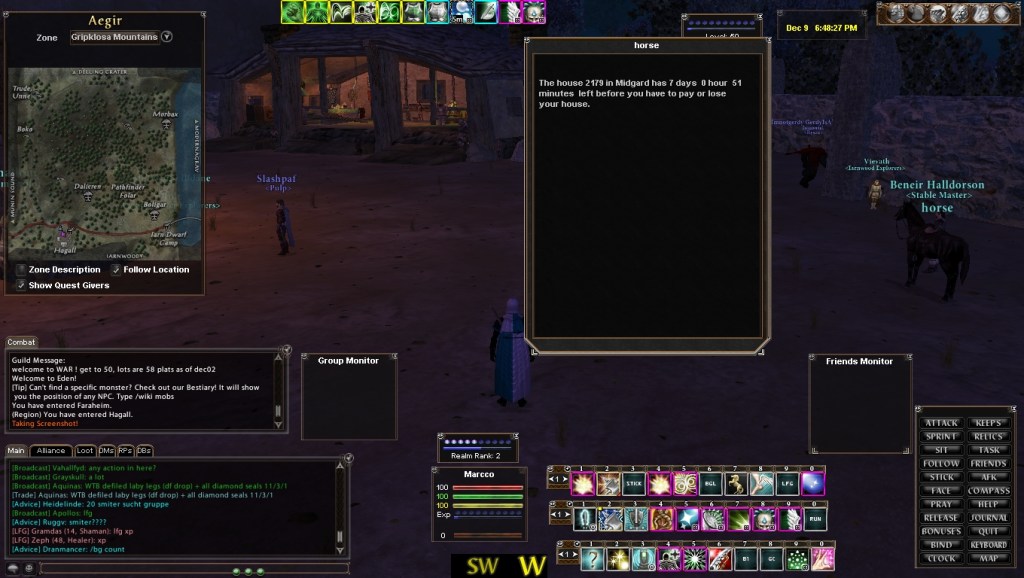This screenshot has height=578, width=1024.
Task: Use the horse mount hotbar slot
Action: coord(737,485)
